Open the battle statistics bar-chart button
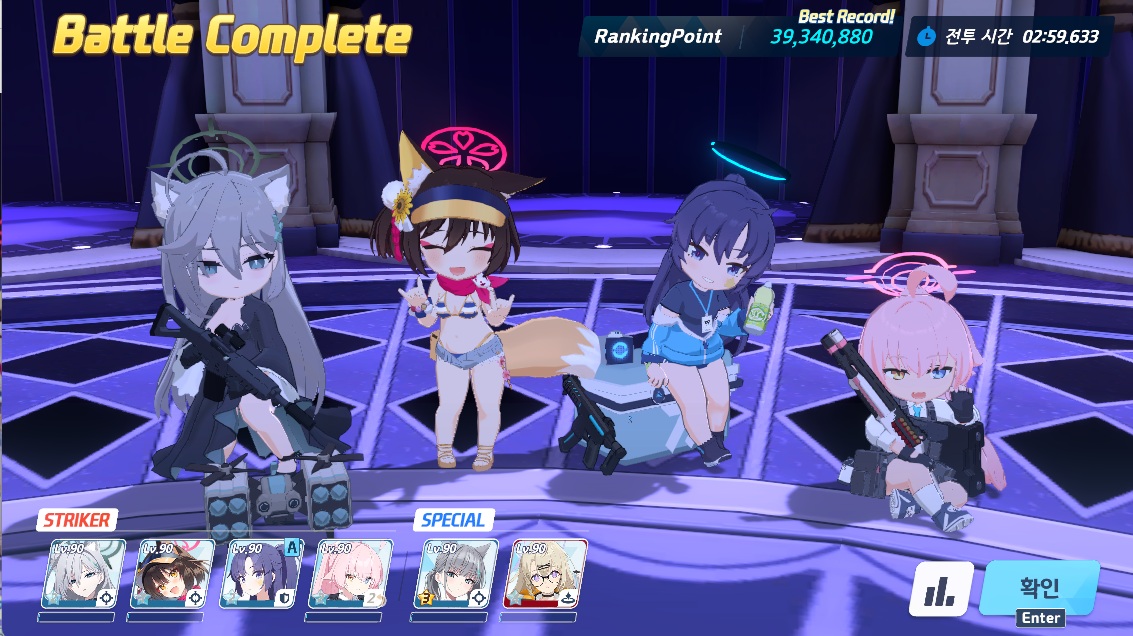This screenshot has height=636, width=1133. point(940,589)
